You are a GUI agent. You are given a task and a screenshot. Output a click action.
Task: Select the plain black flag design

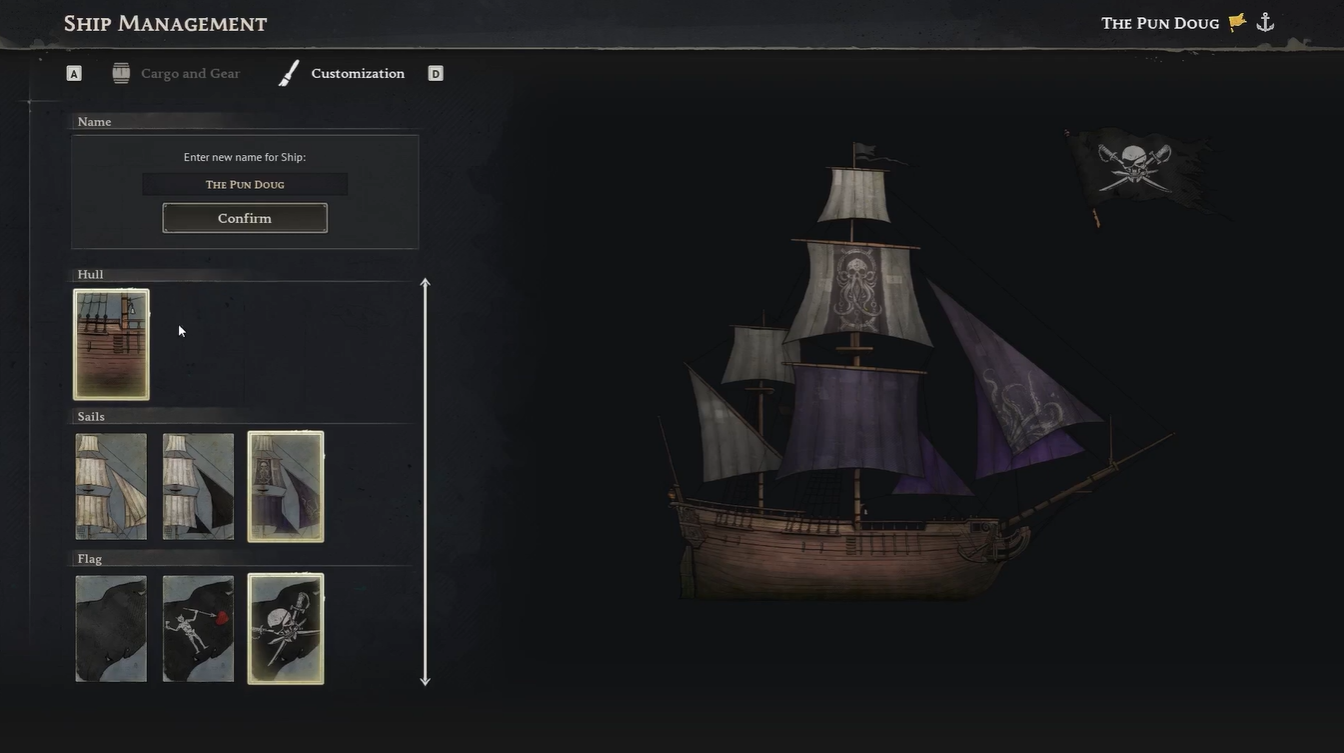pos(110,628)
